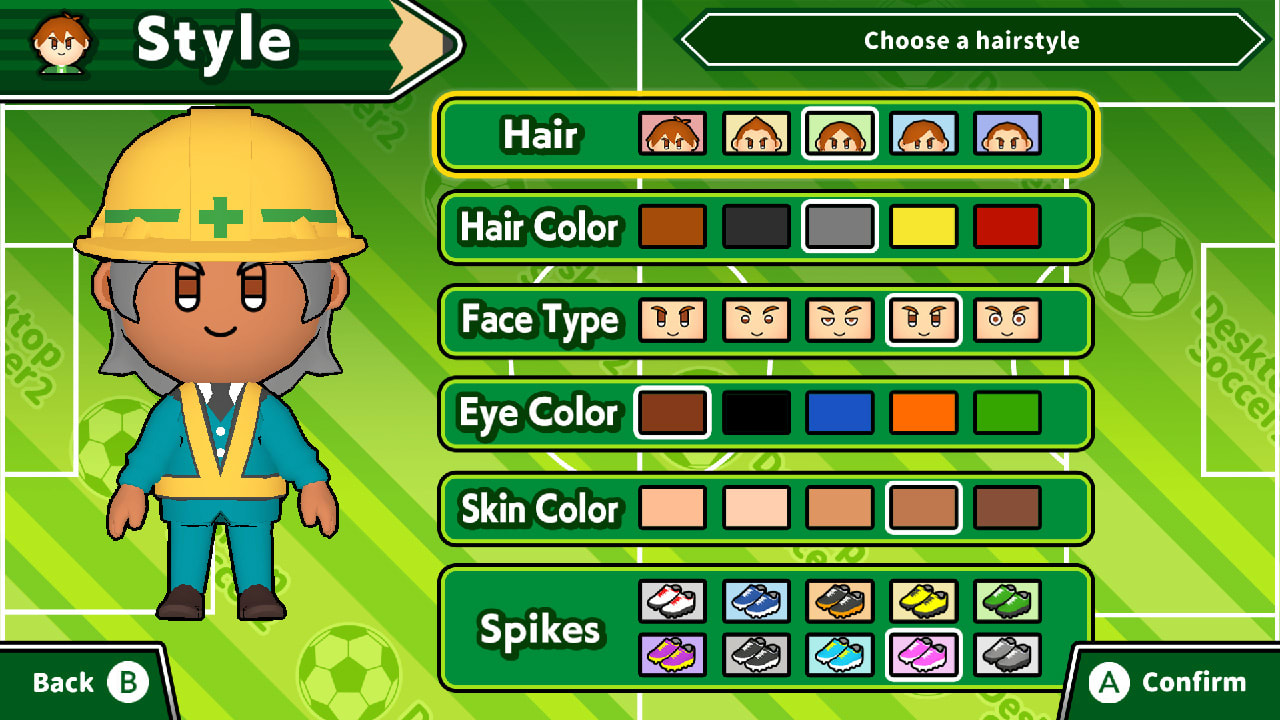Select the darkest skin color
This screenshot has width=1280, height=720.
(x=1008, y=508)
